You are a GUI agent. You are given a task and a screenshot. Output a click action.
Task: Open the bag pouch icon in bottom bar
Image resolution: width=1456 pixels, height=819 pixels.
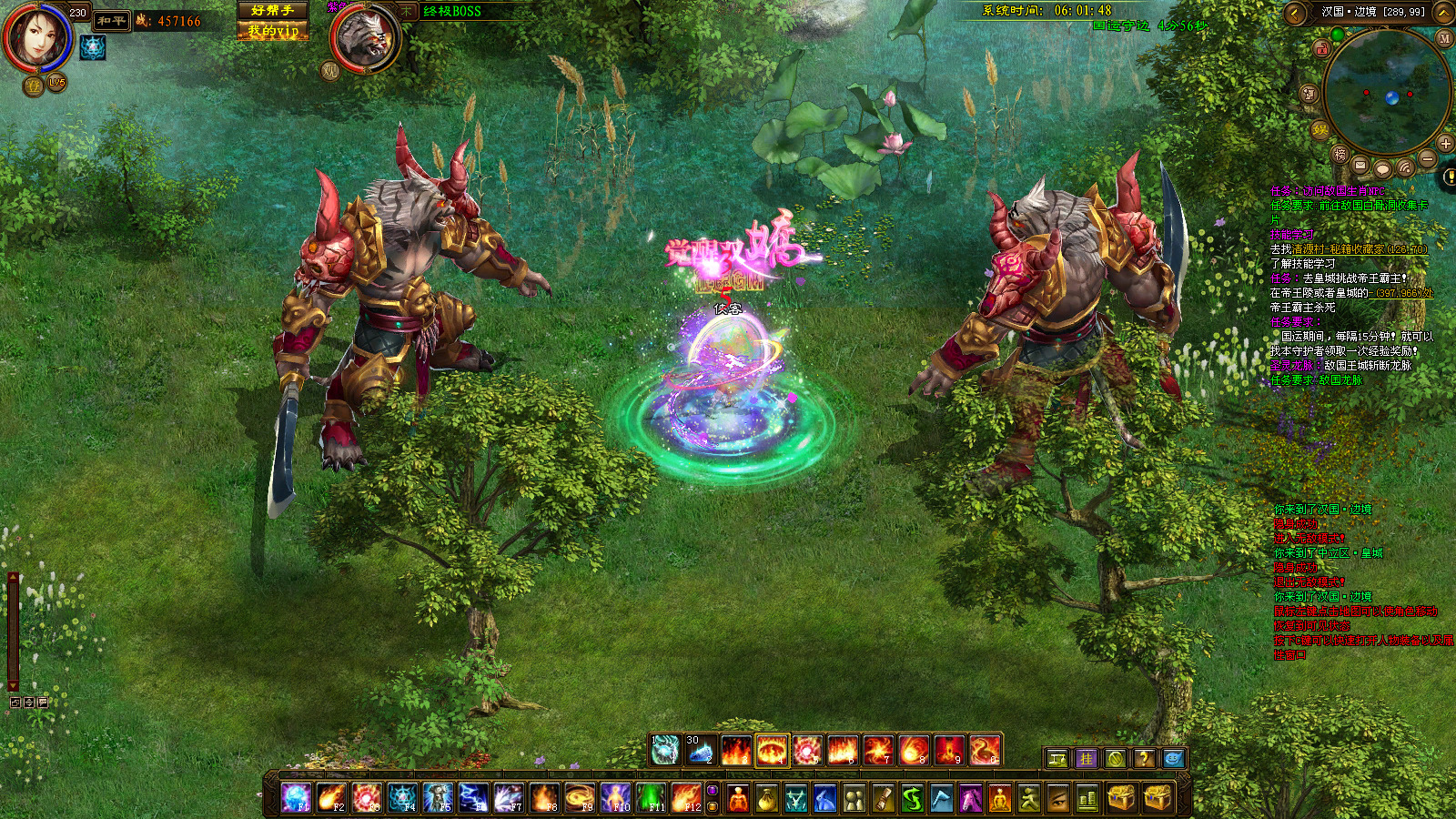[767, 799]
